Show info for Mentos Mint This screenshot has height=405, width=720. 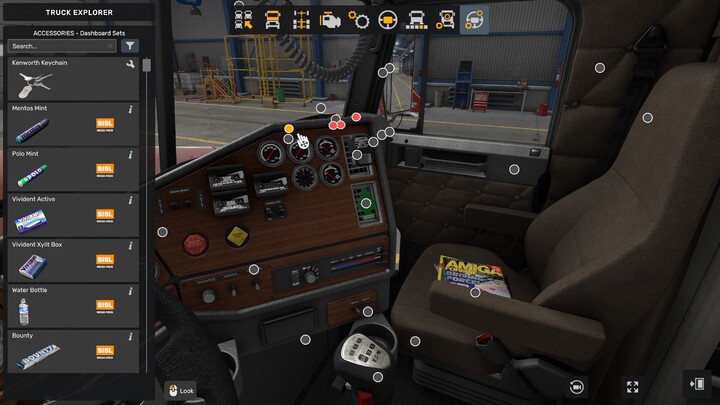131,109
